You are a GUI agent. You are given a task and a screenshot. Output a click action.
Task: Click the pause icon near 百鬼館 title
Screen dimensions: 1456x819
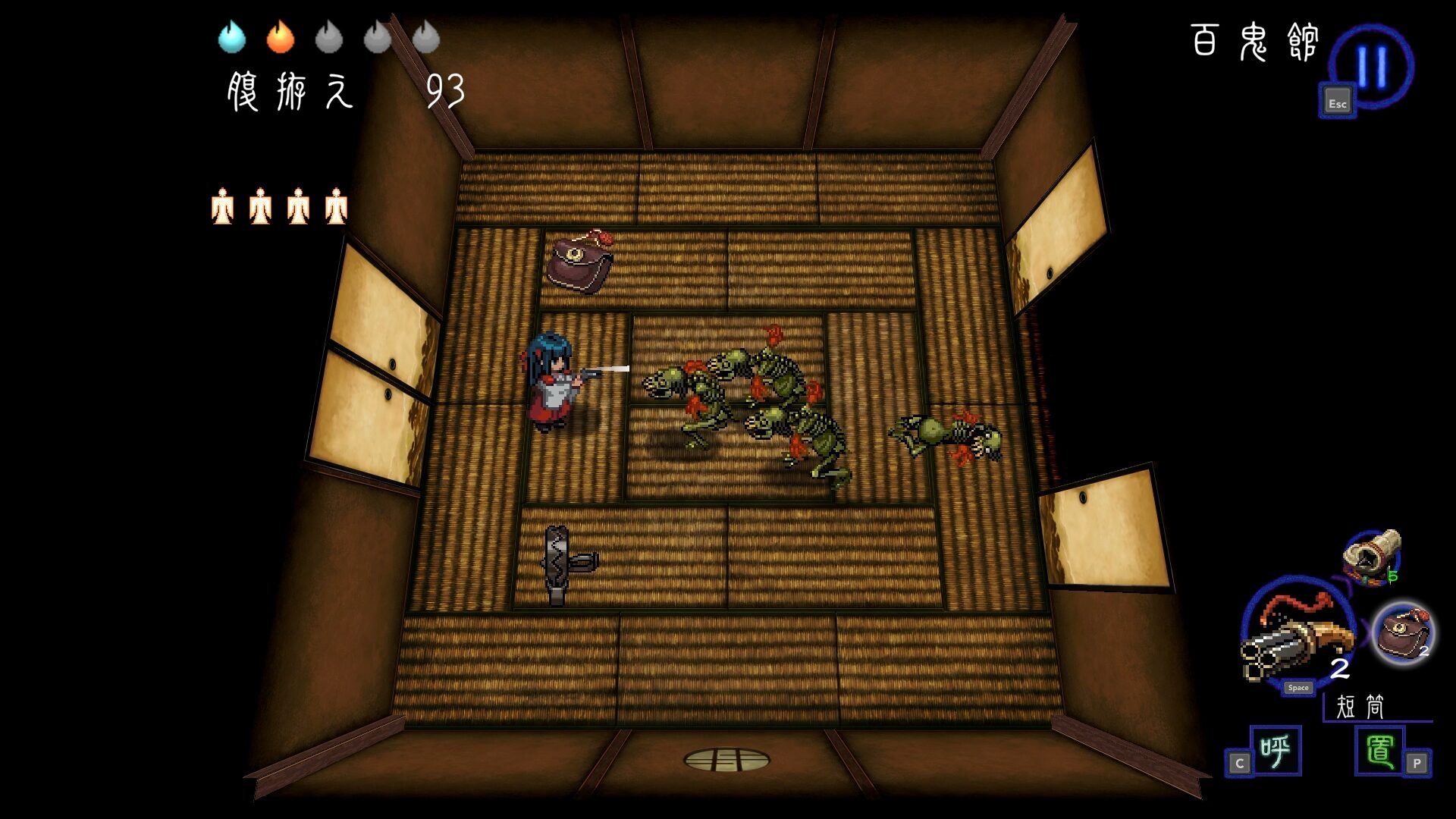tap(1371, 64)
